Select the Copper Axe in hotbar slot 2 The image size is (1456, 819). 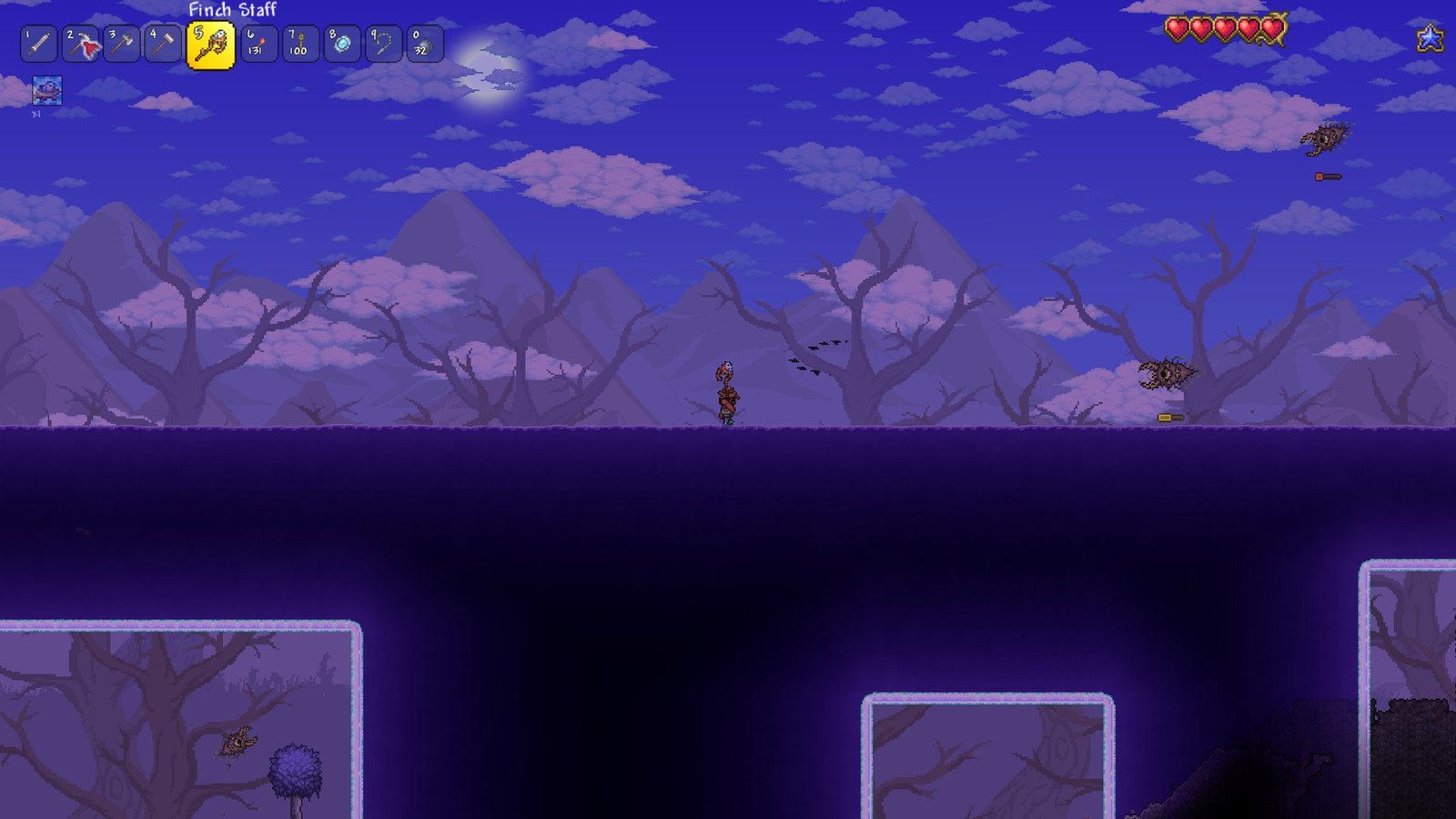121,41
